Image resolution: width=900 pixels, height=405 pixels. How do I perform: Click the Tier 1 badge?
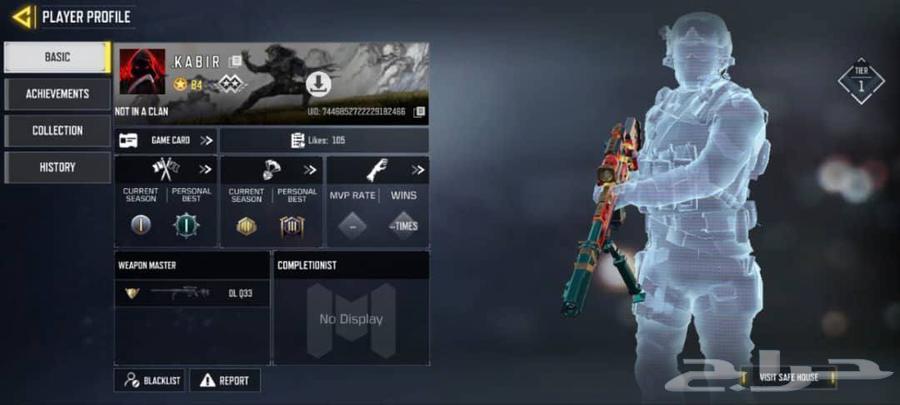click(860, 80)
